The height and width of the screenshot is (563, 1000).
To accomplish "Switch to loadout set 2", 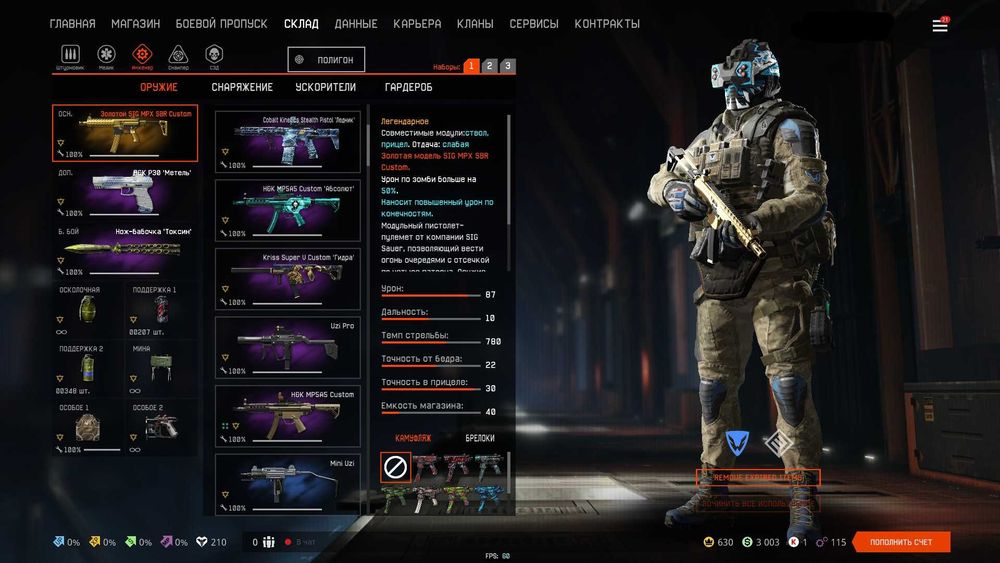I will click(489, 66).
